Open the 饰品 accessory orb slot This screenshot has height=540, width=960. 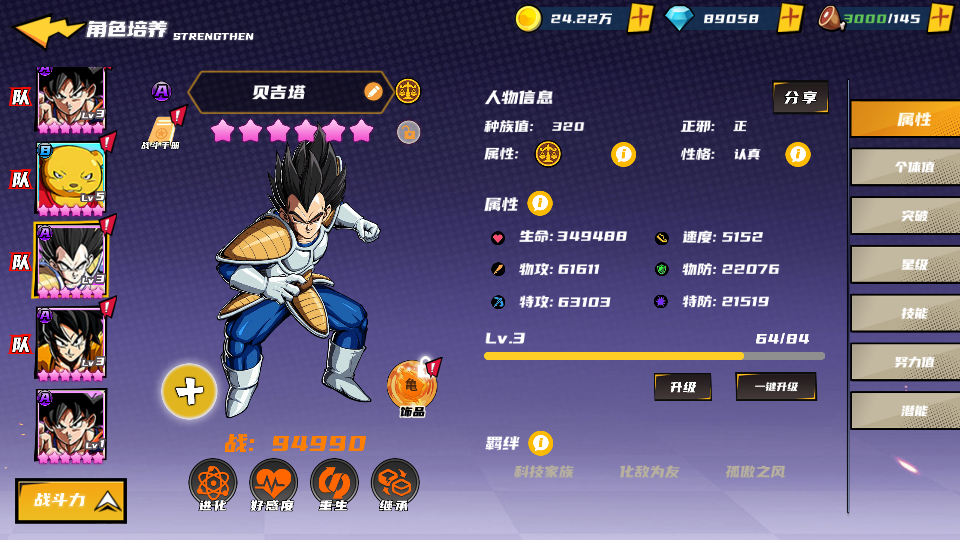pyautogui.click(x=411, y=386)
